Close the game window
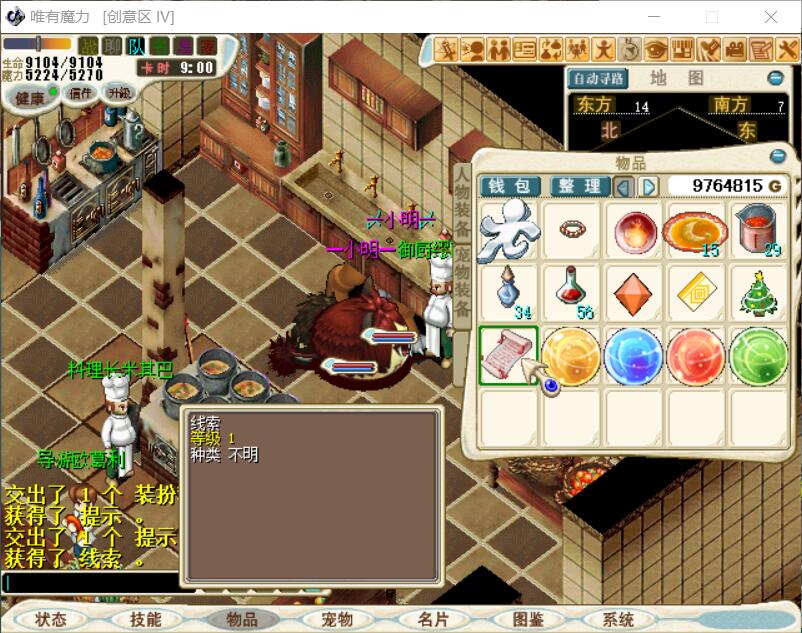The height and width of the screenshot is (633, 802). (771, 17)
